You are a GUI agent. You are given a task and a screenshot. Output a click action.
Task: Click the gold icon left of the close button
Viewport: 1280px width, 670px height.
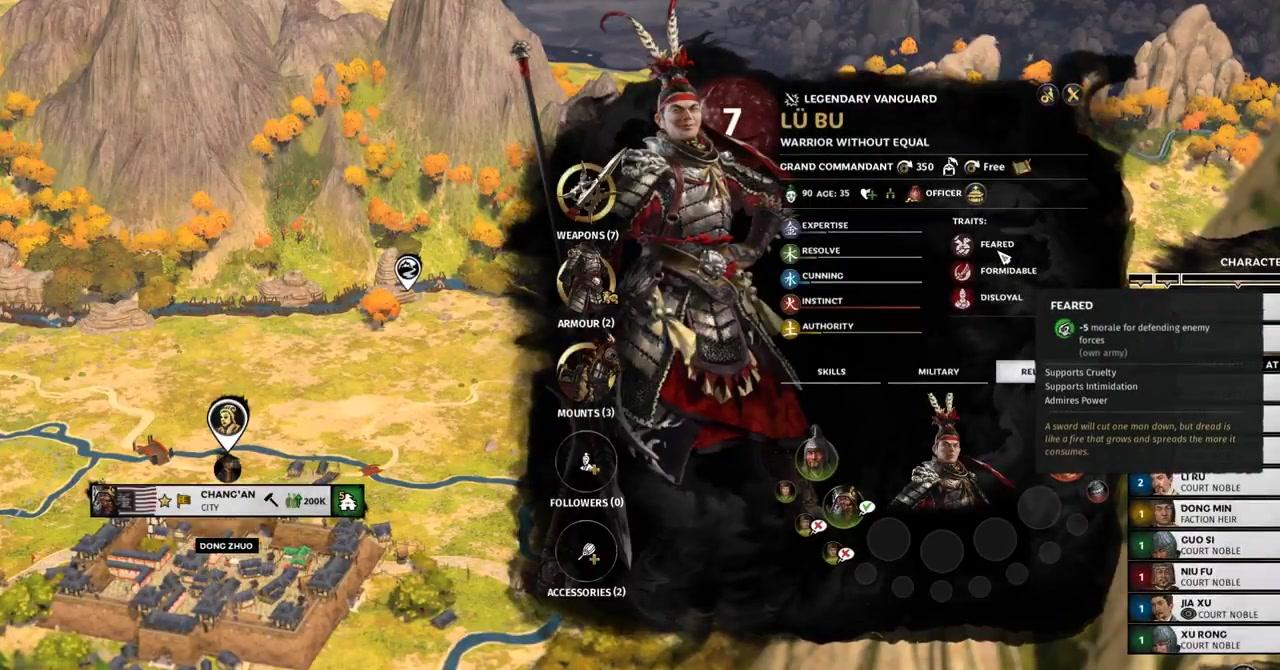coord(1047,95)
